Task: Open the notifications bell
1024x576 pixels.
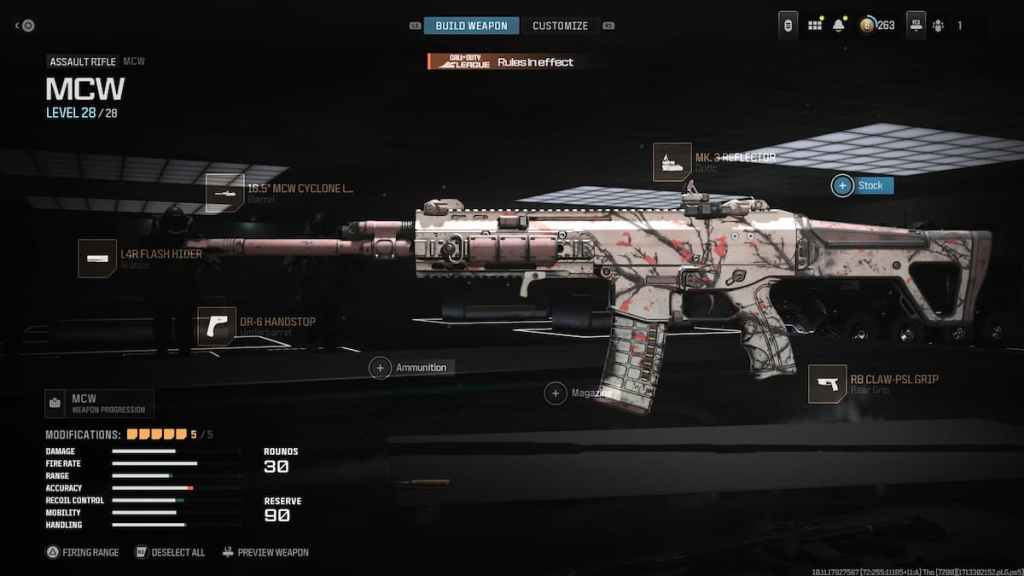Action: 840,25
